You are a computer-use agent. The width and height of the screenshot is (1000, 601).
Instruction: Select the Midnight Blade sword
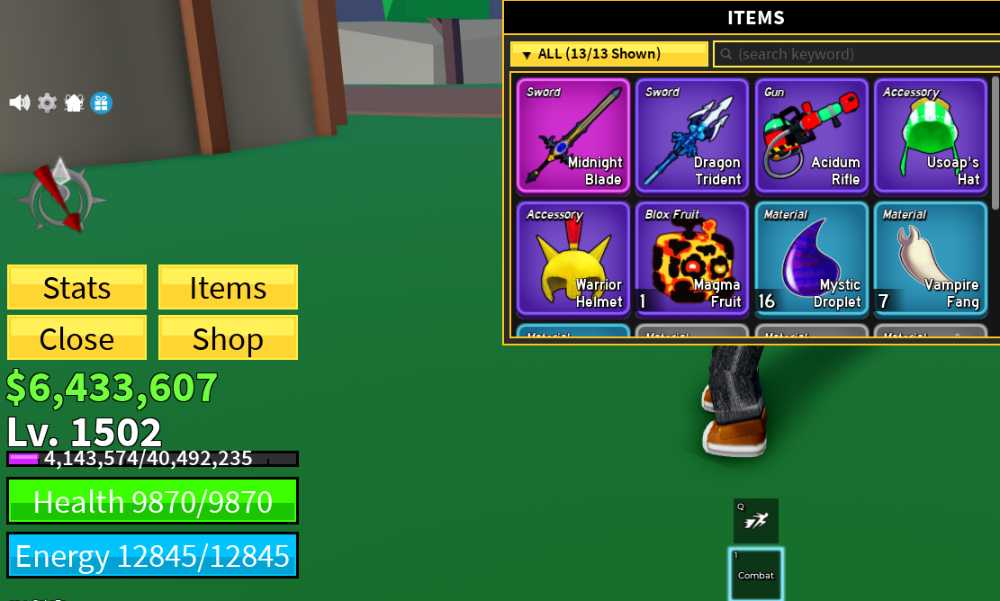573,135
